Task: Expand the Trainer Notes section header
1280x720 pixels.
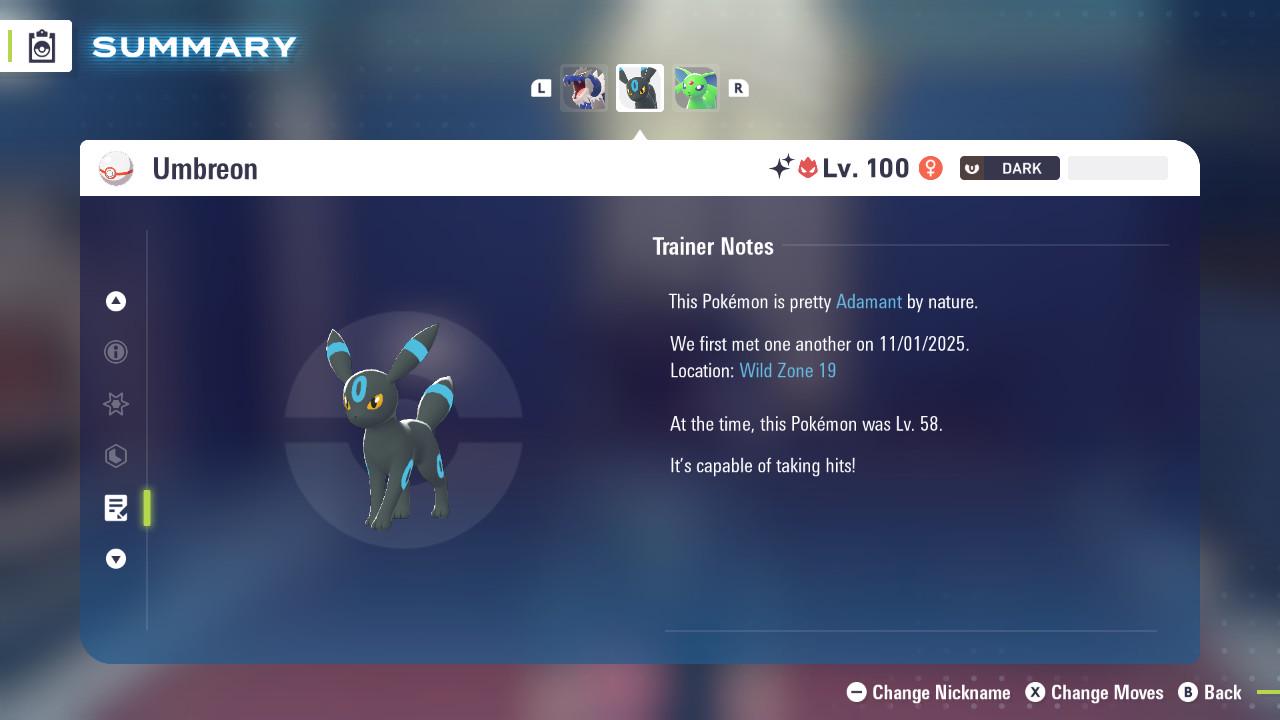Action: click(x=713, y=246)
